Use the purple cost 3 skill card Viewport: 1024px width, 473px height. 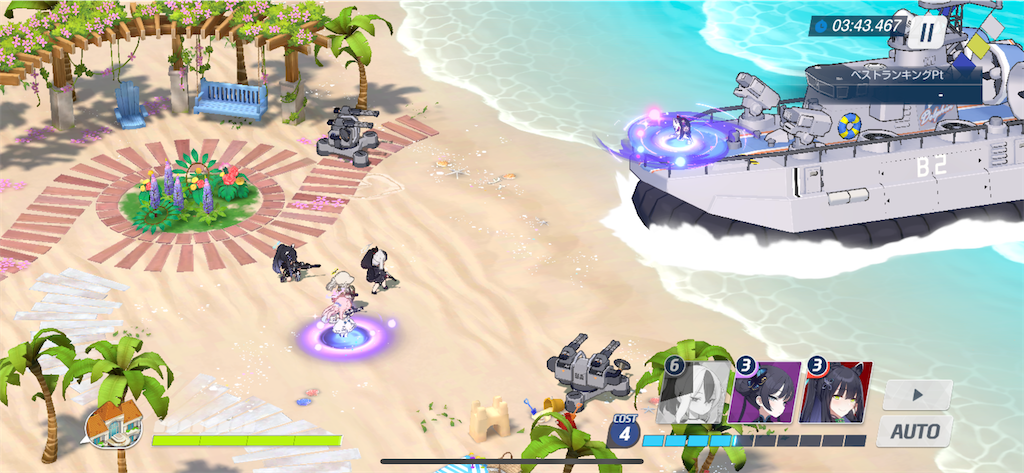(765, 395)
